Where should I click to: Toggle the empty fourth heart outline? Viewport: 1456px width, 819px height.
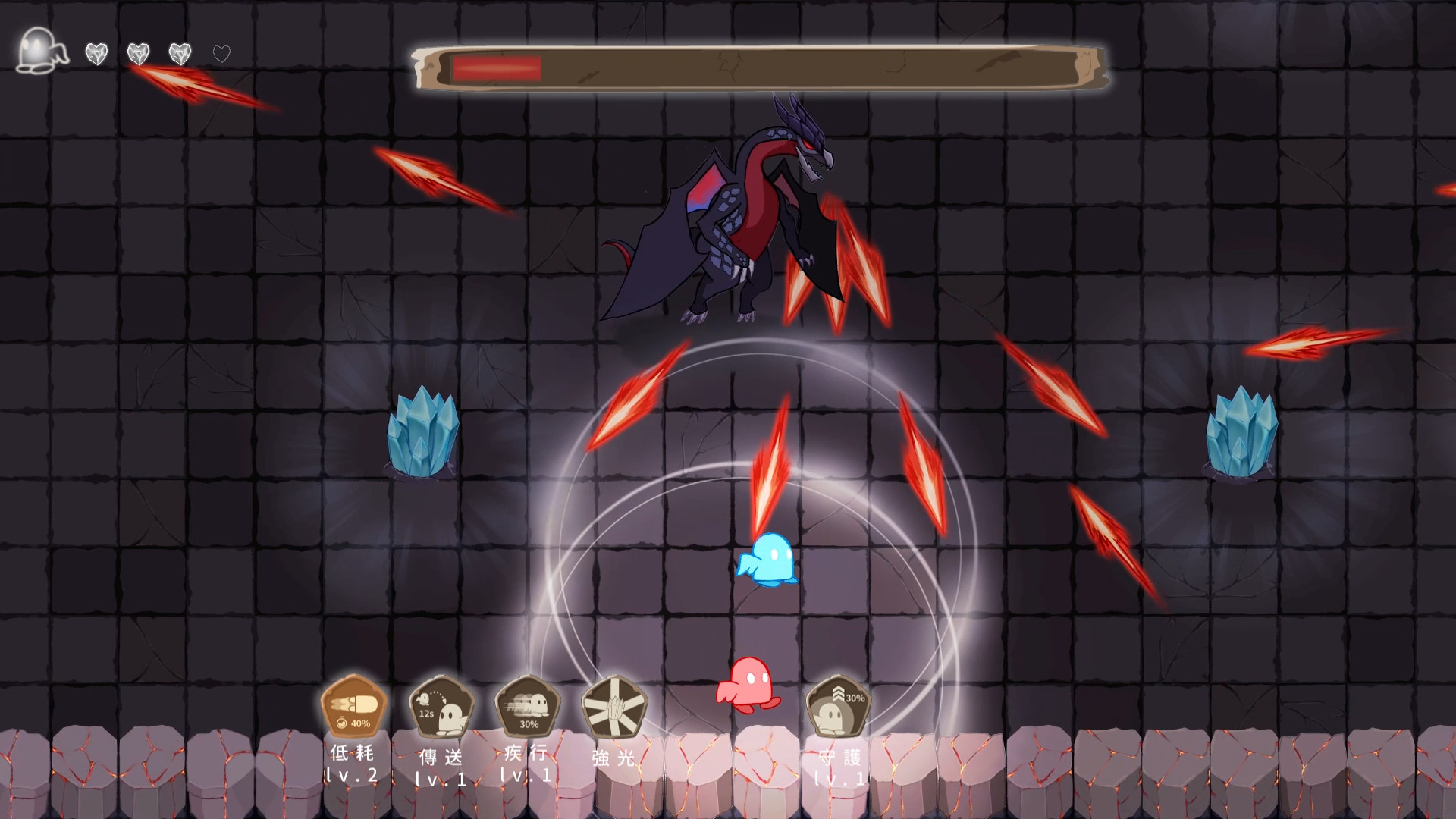(x=220, y=54)
